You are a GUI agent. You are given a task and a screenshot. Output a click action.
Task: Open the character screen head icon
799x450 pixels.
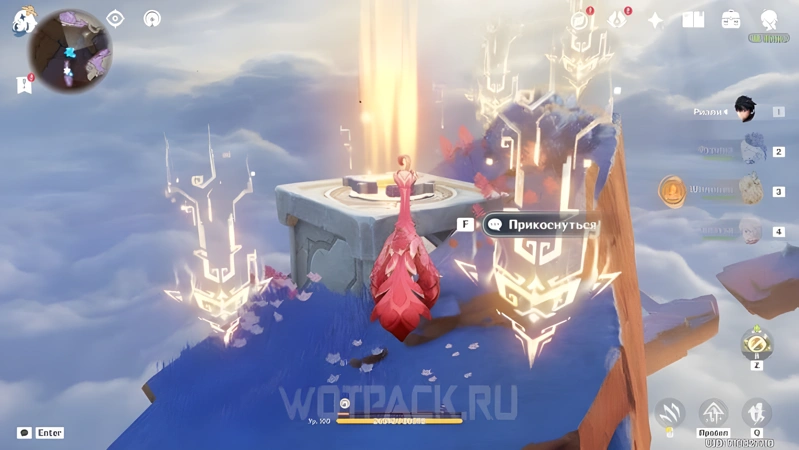[769, 20]
